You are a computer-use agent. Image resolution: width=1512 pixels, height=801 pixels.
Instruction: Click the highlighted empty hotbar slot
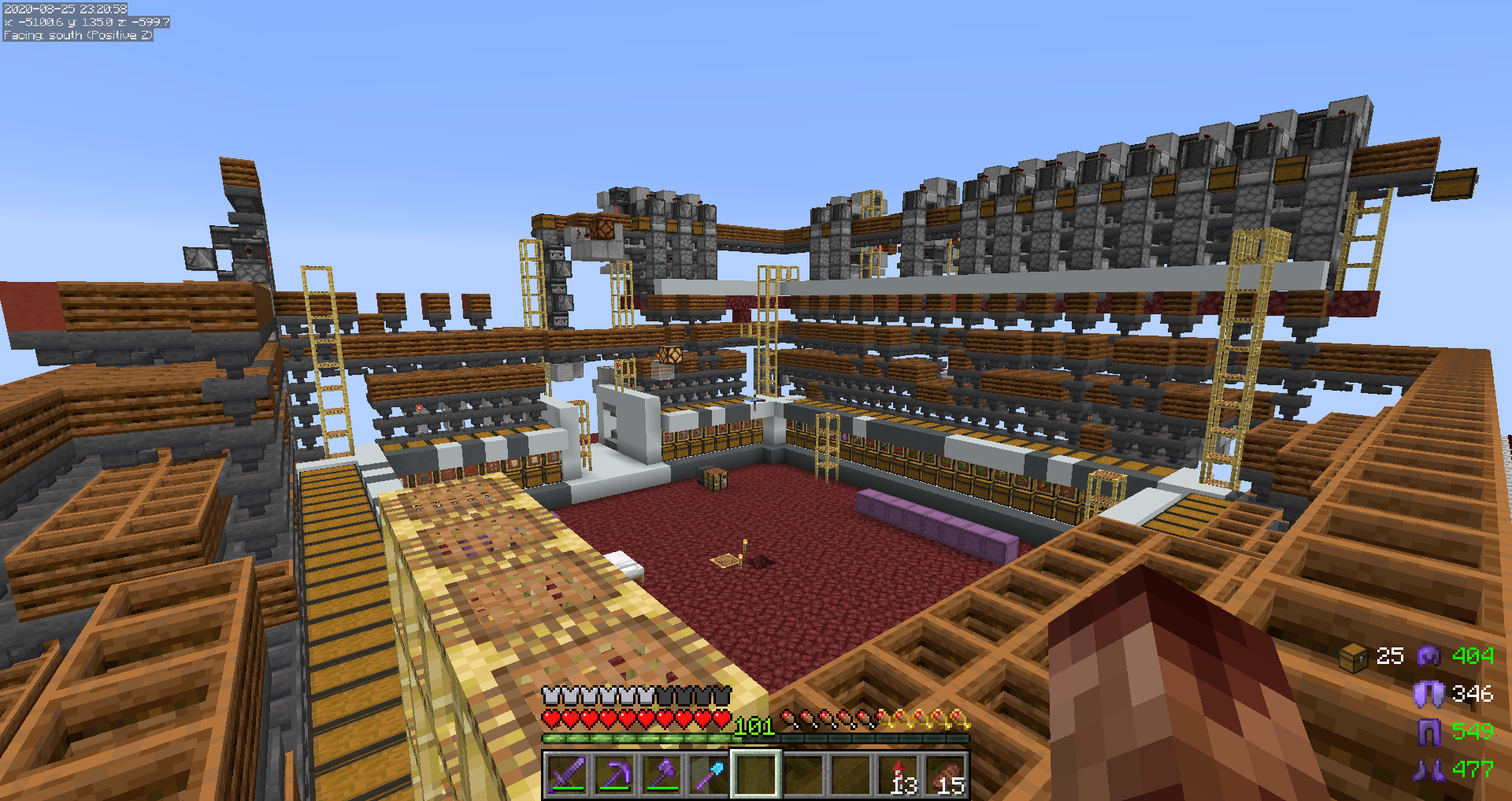point(756,774)
